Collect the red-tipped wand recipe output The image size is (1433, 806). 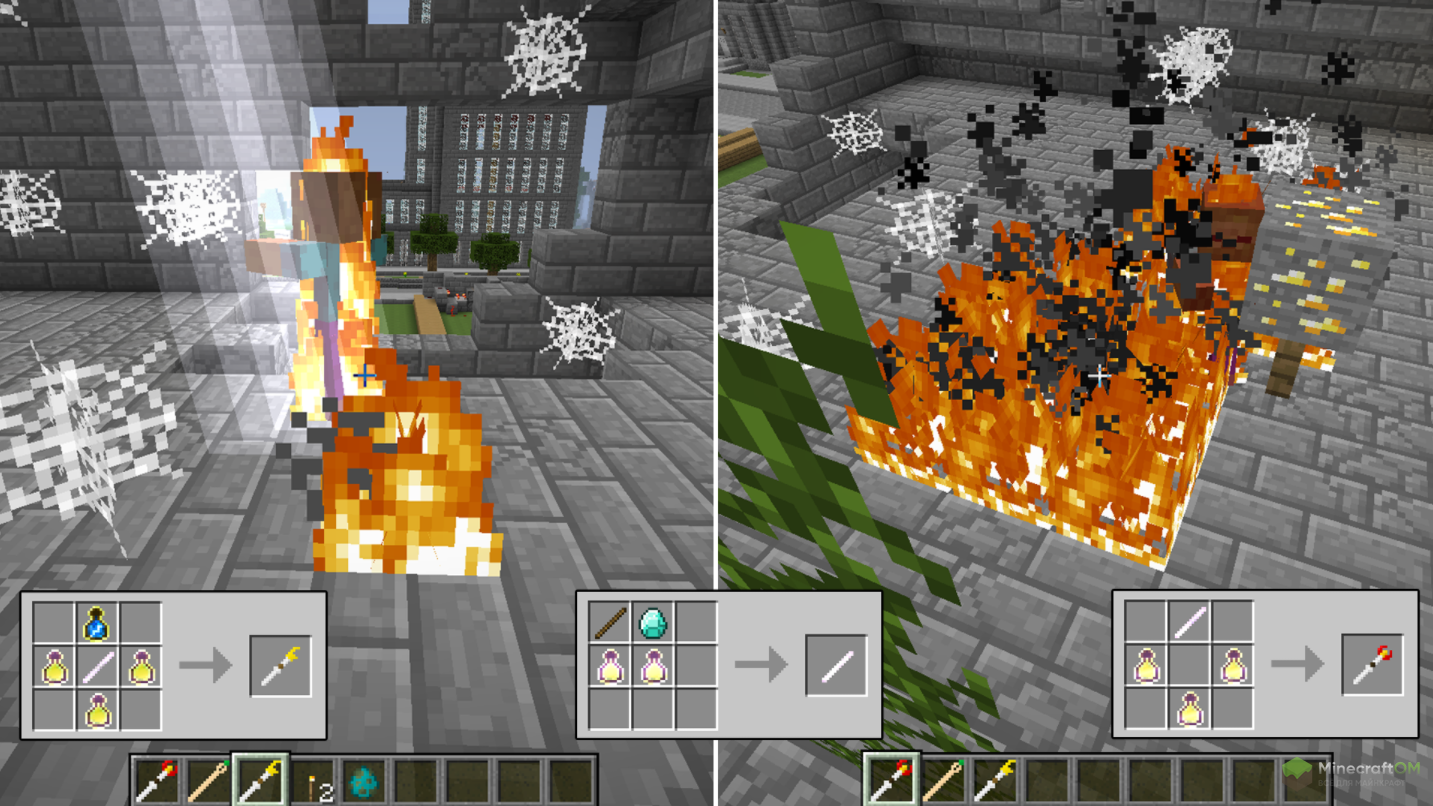(1372, 666)
